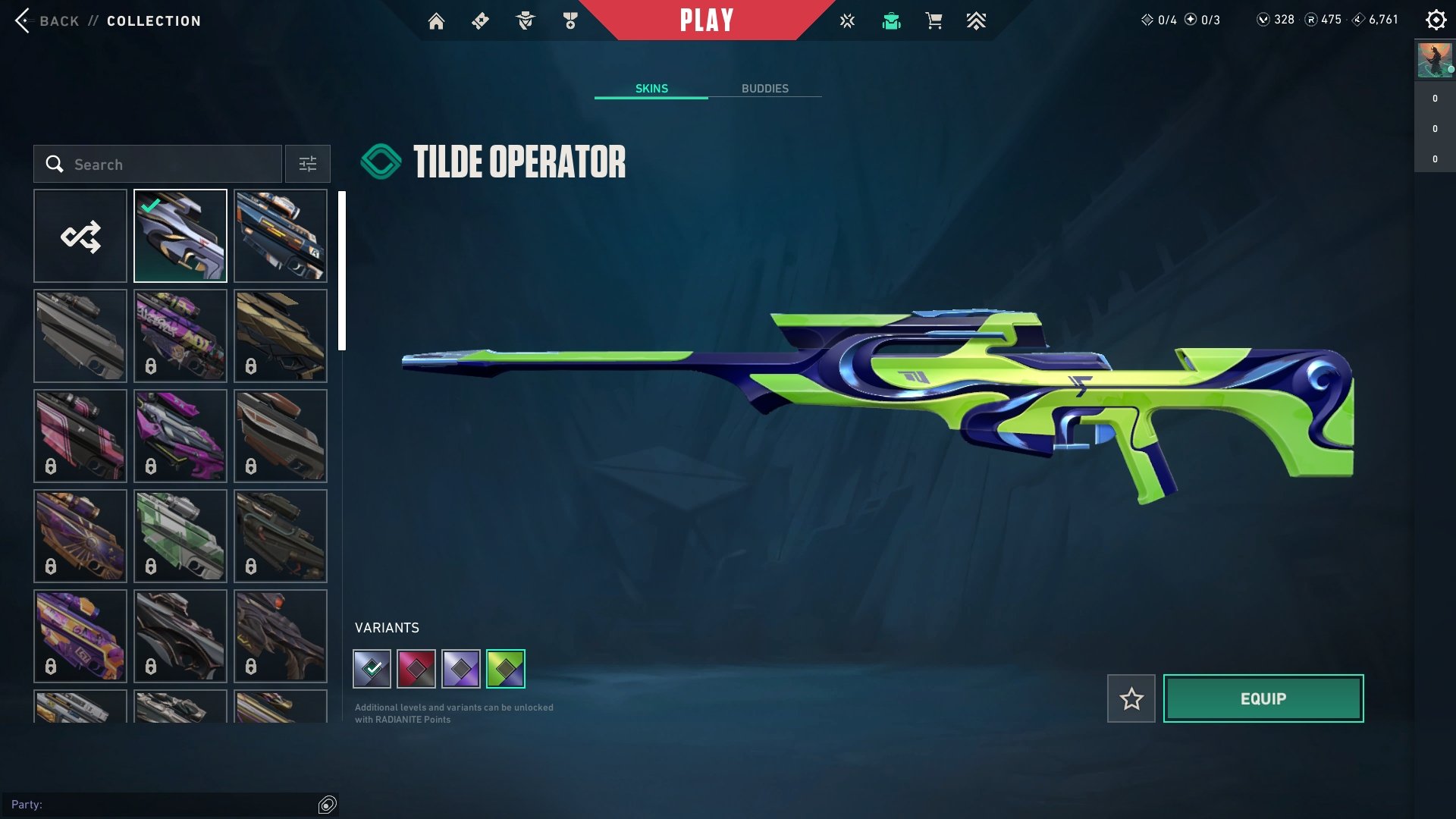The height and width of the screenshot is (819, 1456).
Task: Start matchmaking with the PLAY button
Action: coord(706,20)
